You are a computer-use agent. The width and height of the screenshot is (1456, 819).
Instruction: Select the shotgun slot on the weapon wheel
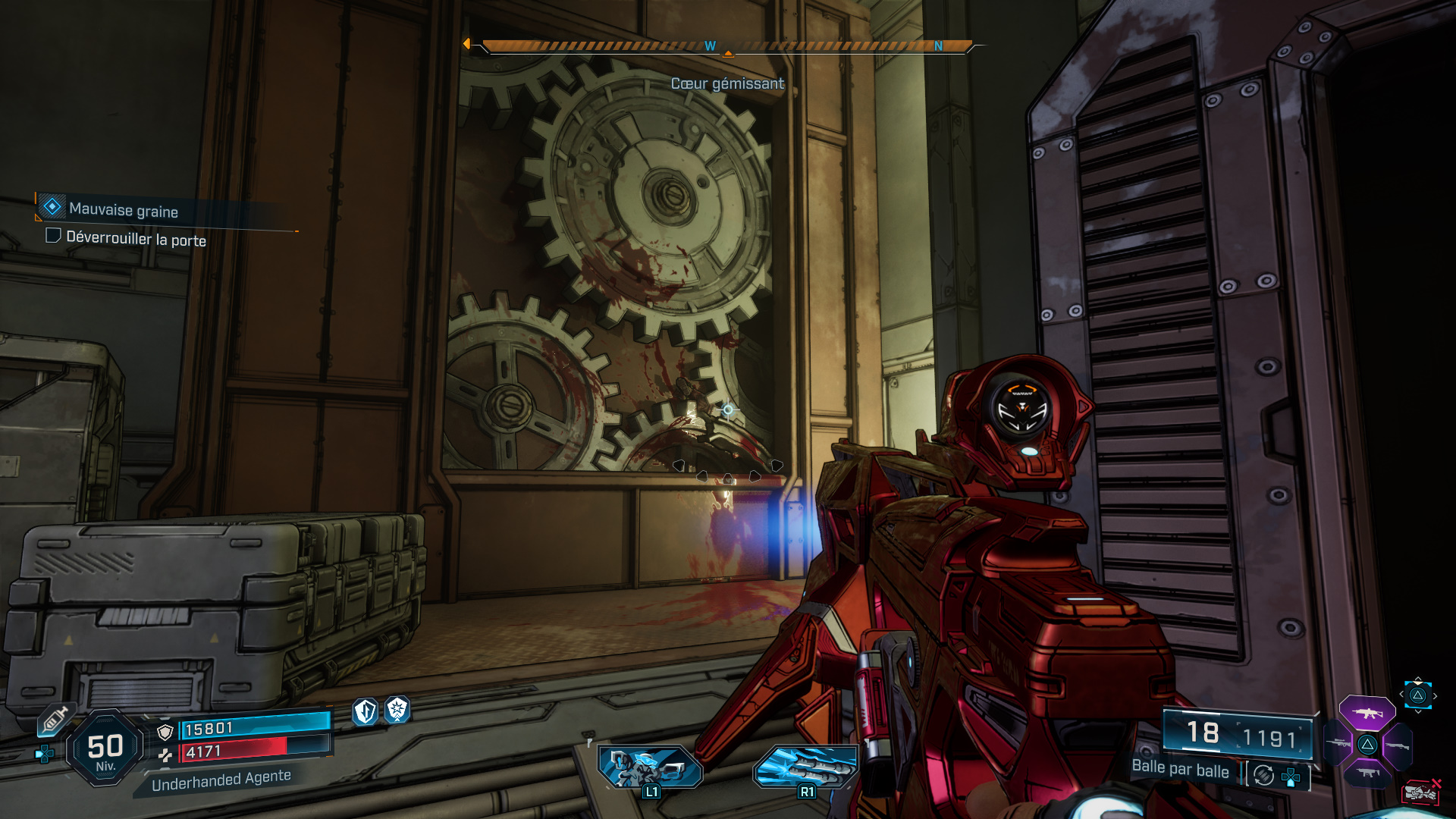click(1397, 745)
